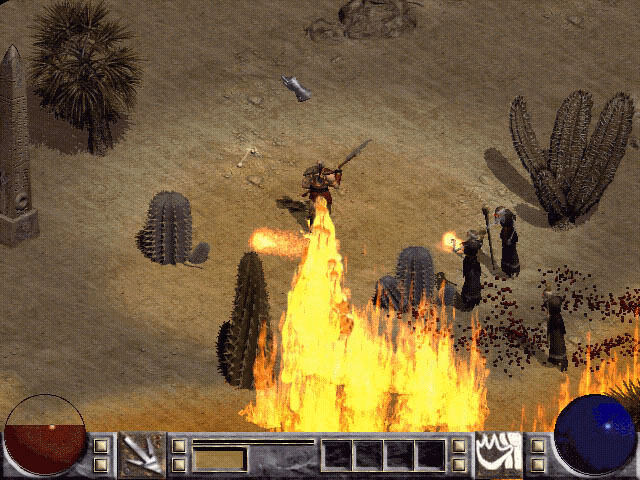Click the upper square button beside the red life orb
Viewport: 640px width, 480px height.
[x=101, y=445]
